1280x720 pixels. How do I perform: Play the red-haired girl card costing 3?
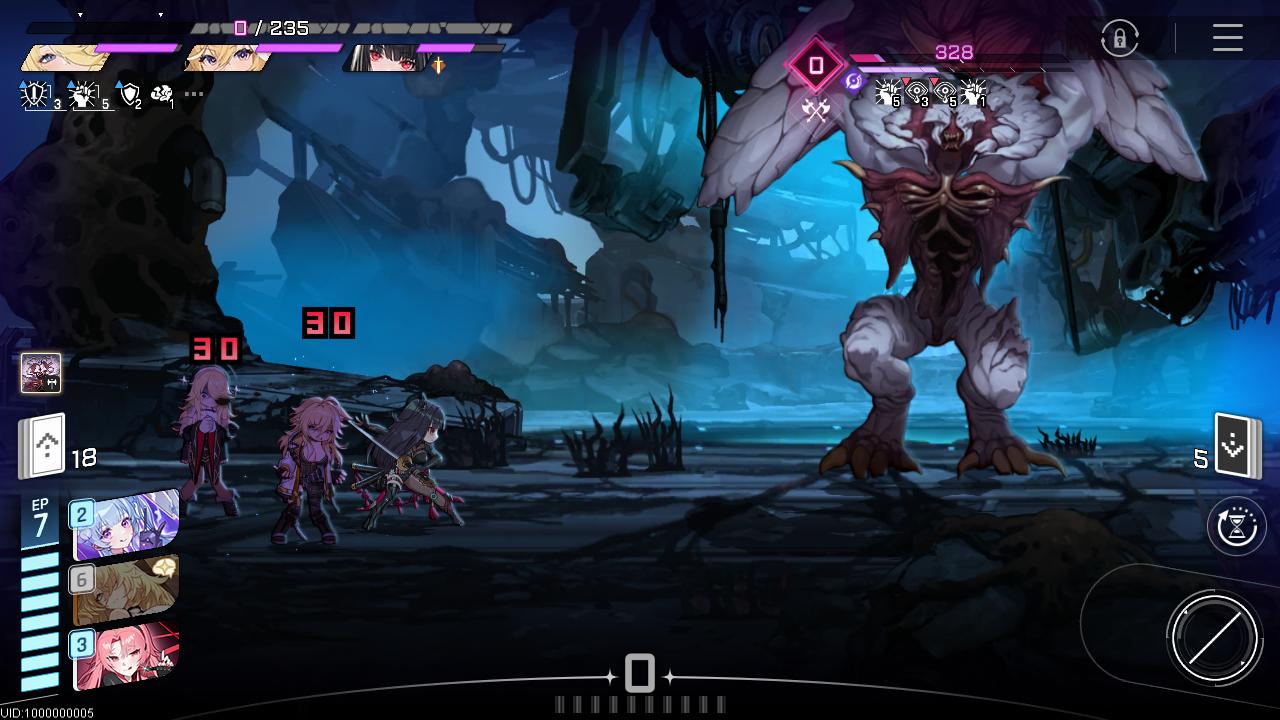[x=126, y=656]
